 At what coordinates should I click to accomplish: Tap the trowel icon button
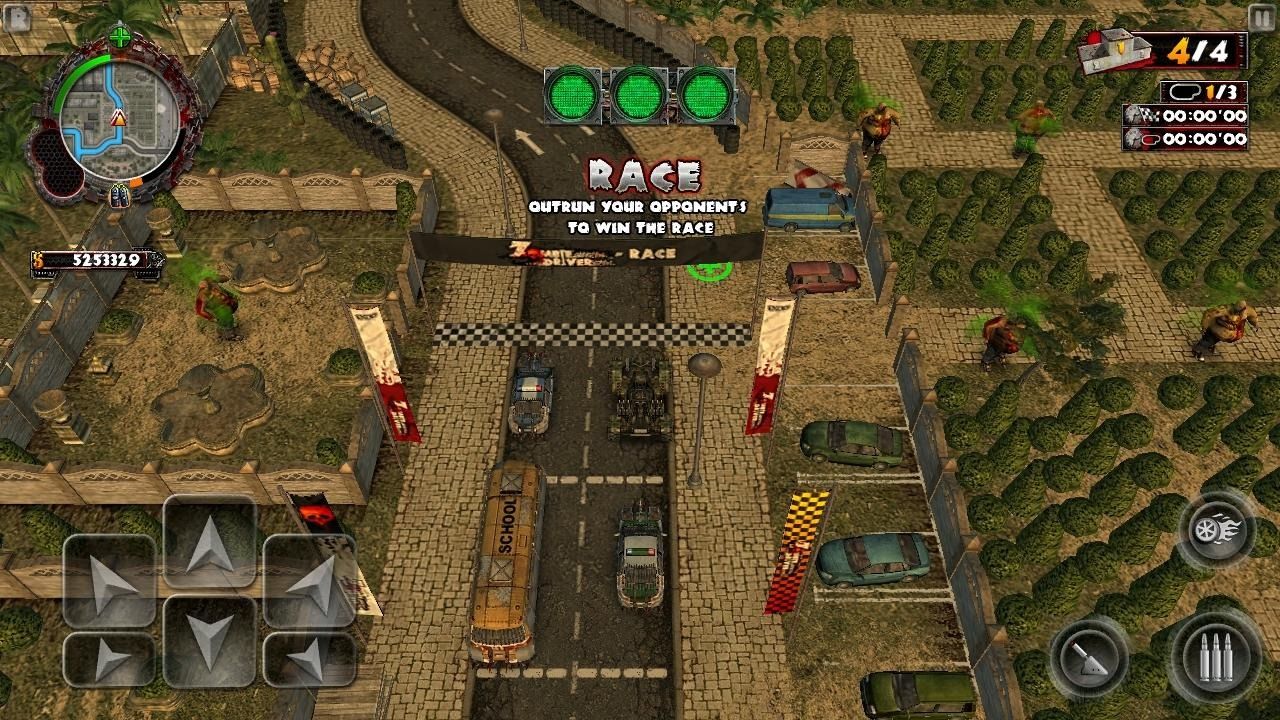tap(1088, 659)
